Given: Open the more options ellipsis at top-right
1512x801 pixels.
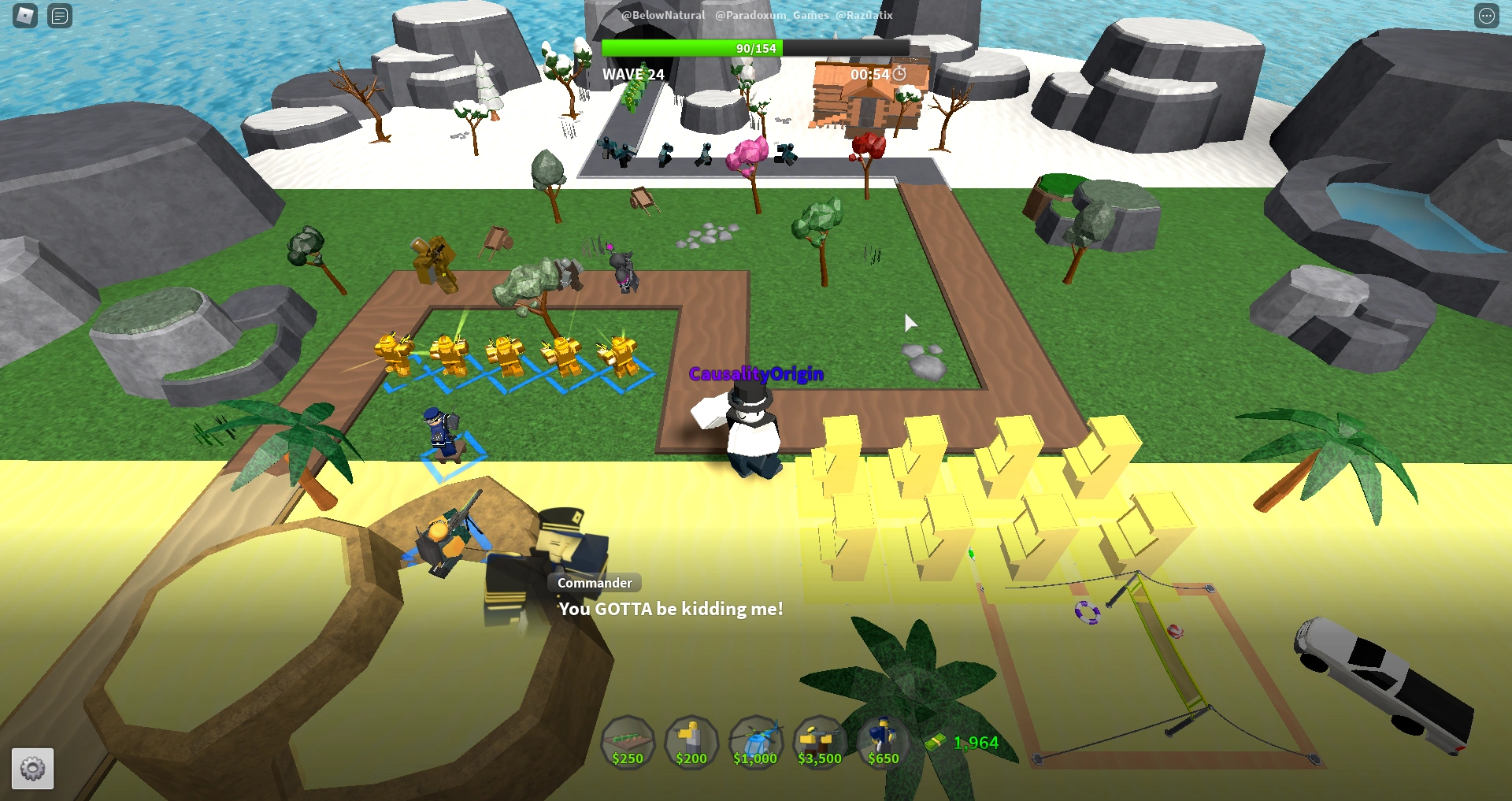Looking at the screenshot, I should [1487, 16].
